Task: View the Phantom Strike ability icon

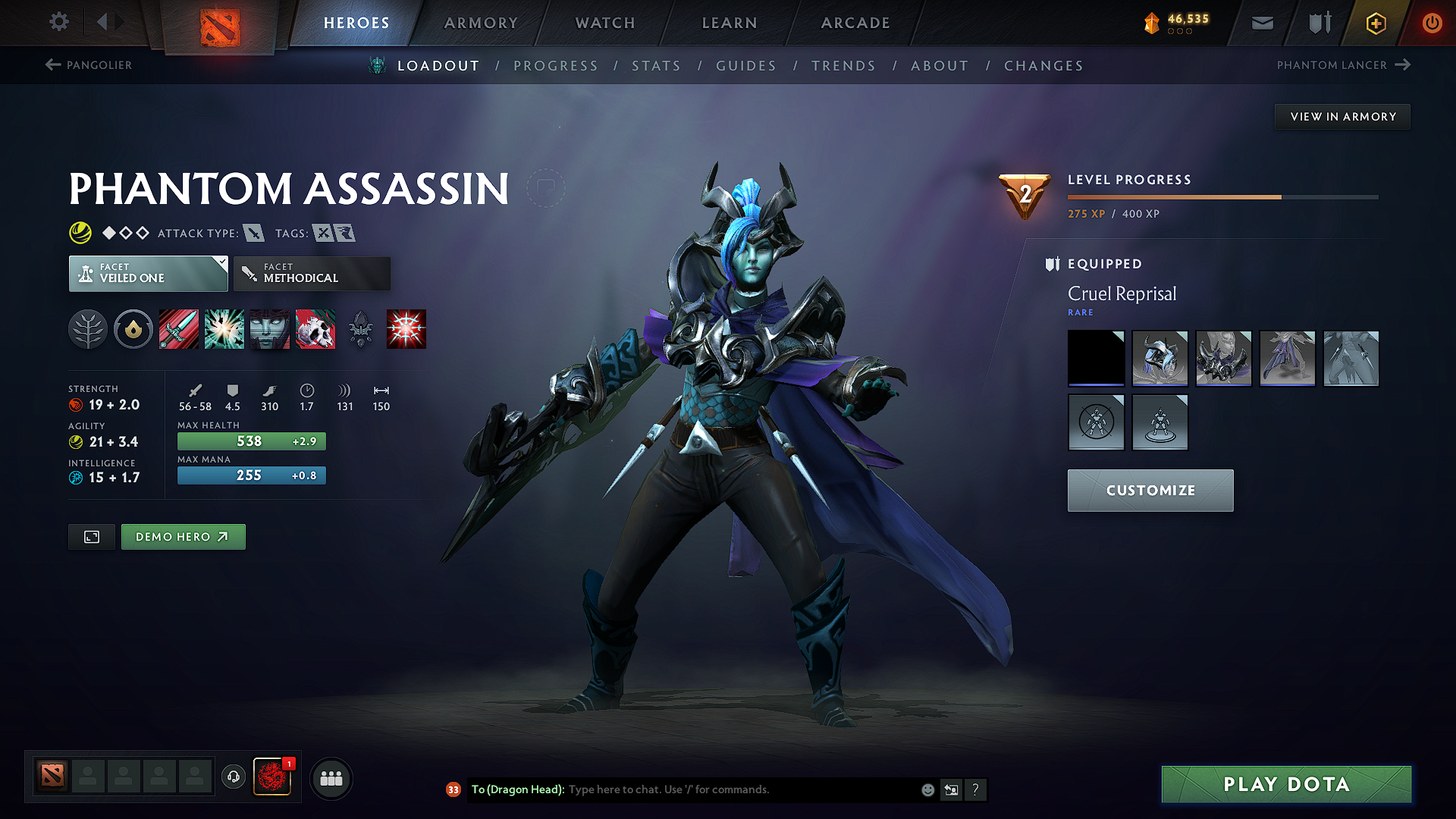Action: [224, 328]
